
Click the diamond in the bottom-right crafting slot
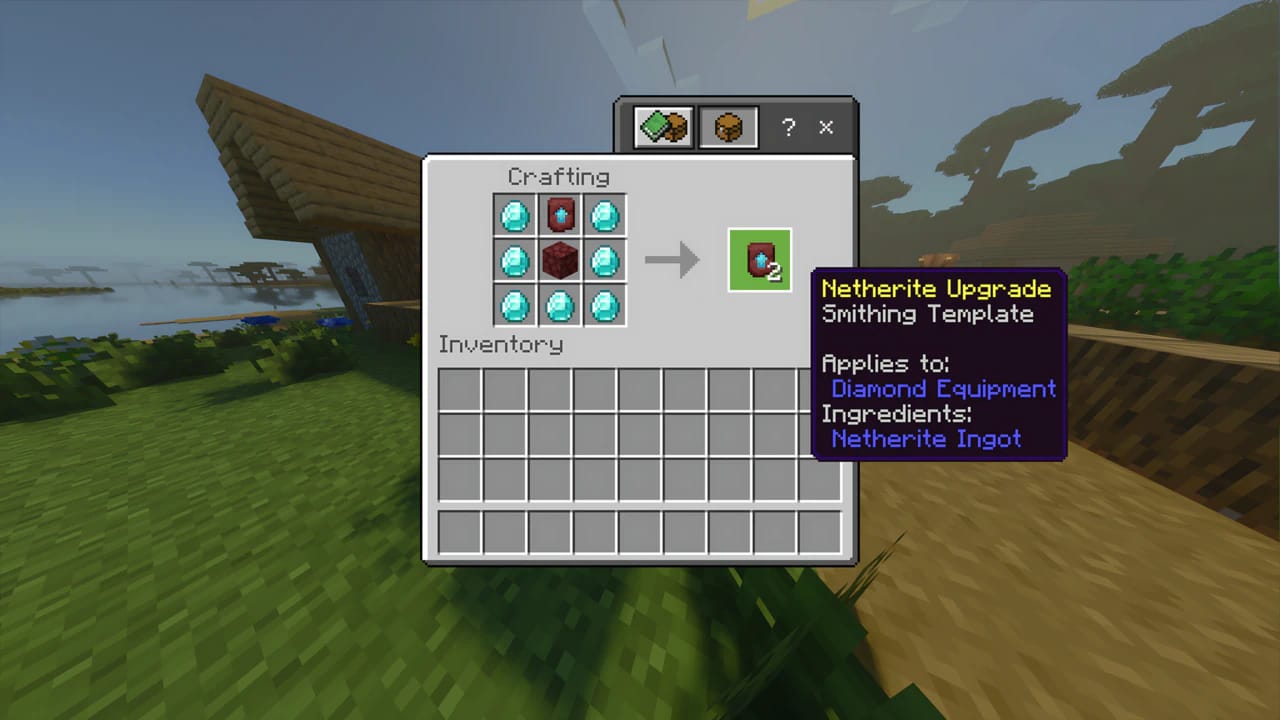click(605, 307)
